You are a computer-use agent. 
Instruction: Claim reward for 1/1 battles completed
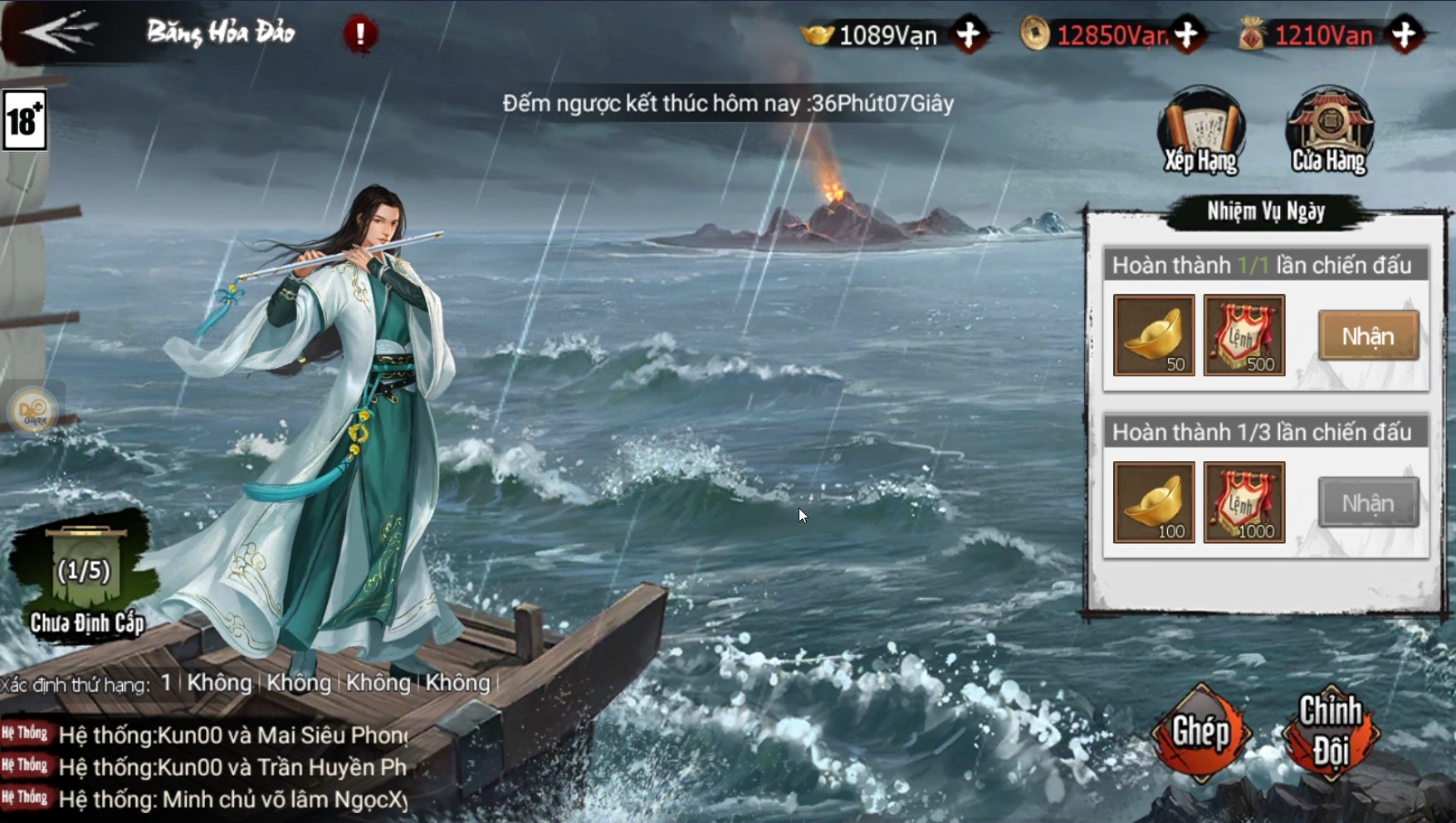(1368, 336)
